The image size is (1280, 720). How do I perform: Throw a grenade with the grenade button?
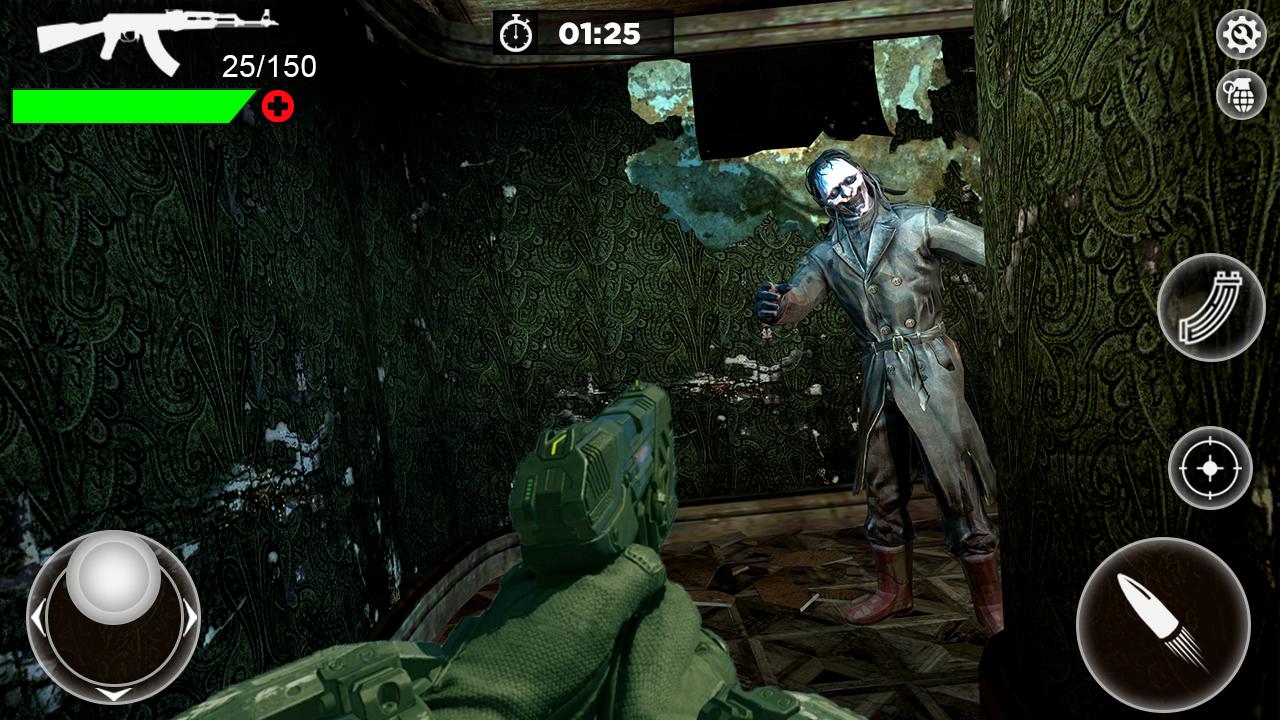(x=1241, y=95)
